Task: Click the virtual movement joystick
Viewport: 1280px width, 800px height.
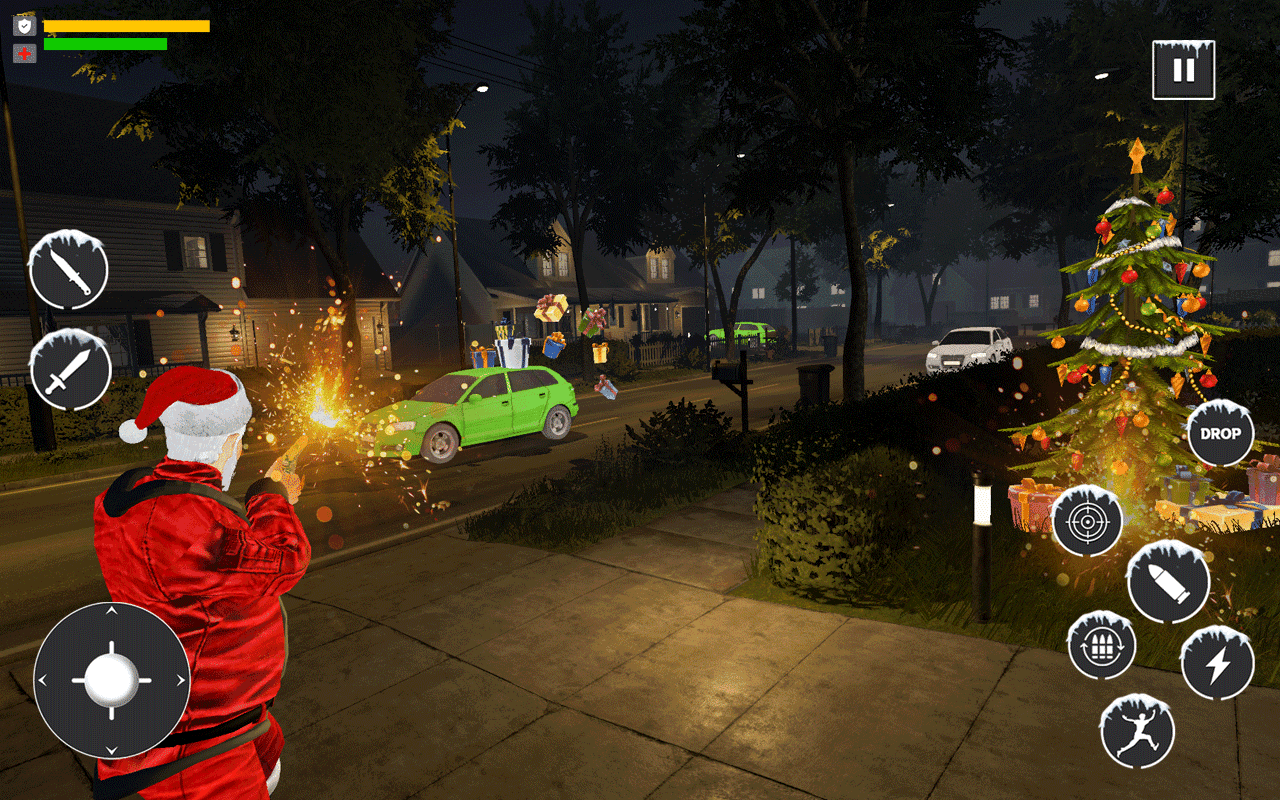Action: point(111,680)
